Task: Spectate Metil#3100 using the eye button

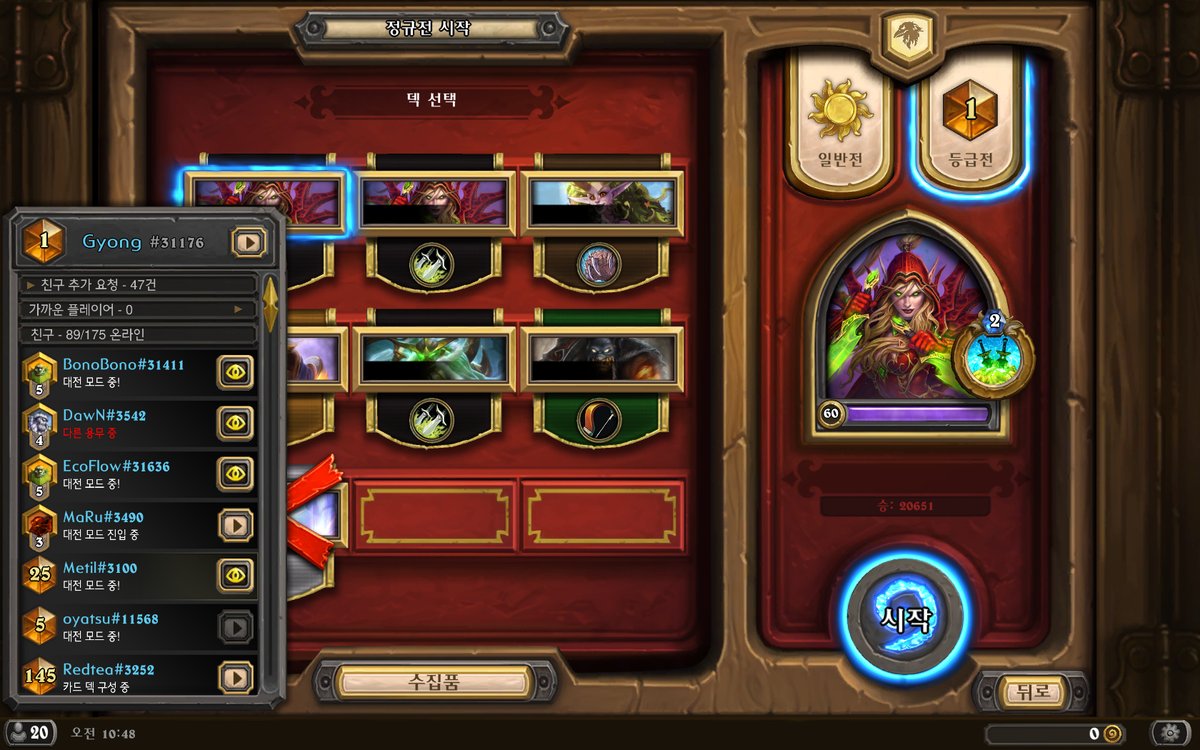Action: pos(235,575)
